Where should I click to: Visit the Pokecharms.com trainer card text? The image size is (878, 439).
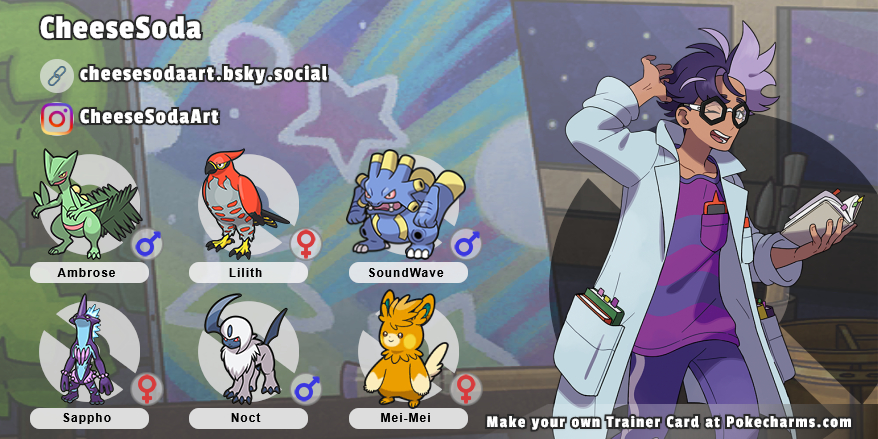(669, 422)
